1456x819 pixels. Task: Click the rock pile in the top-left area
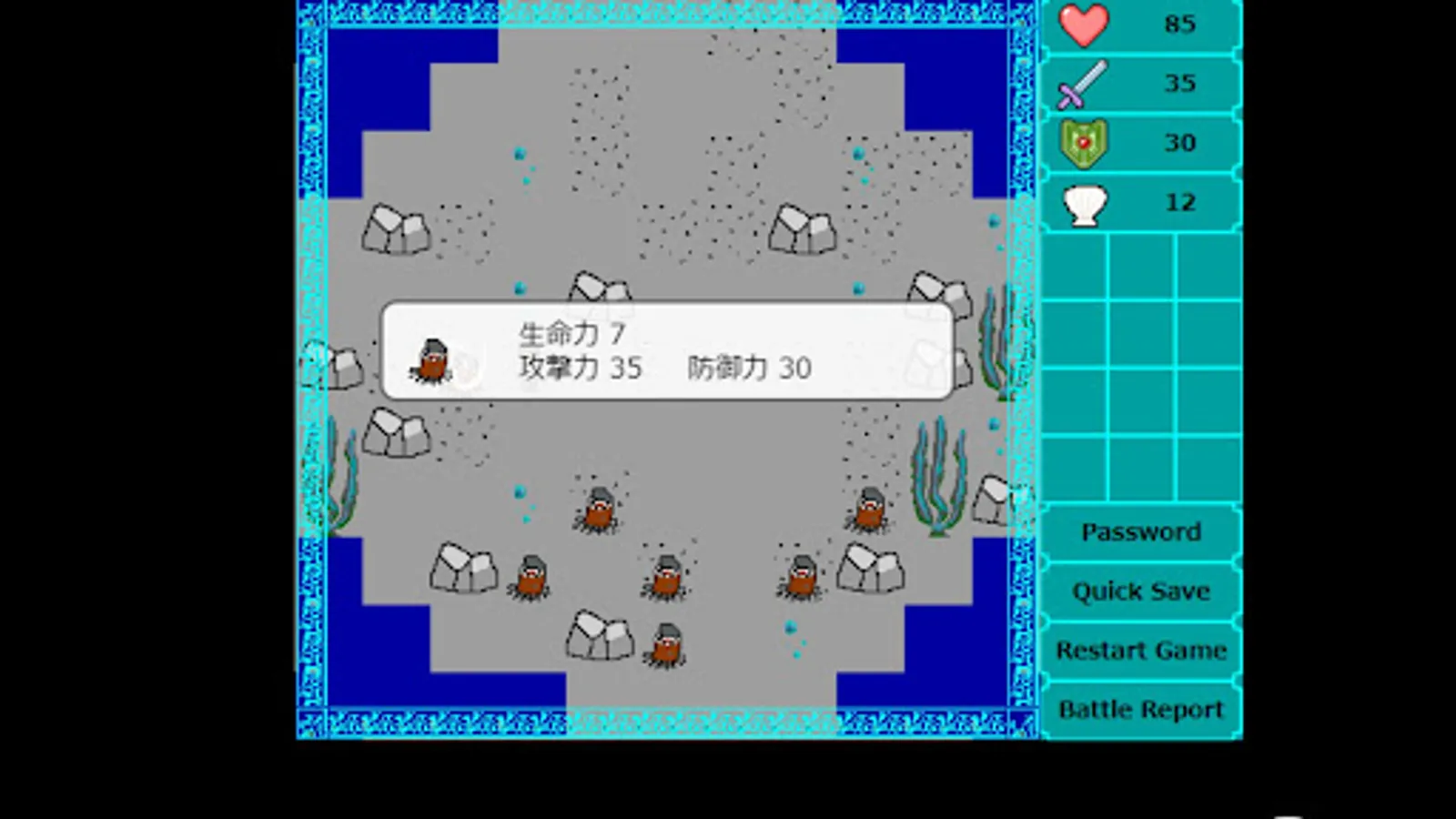coord(396,229)
